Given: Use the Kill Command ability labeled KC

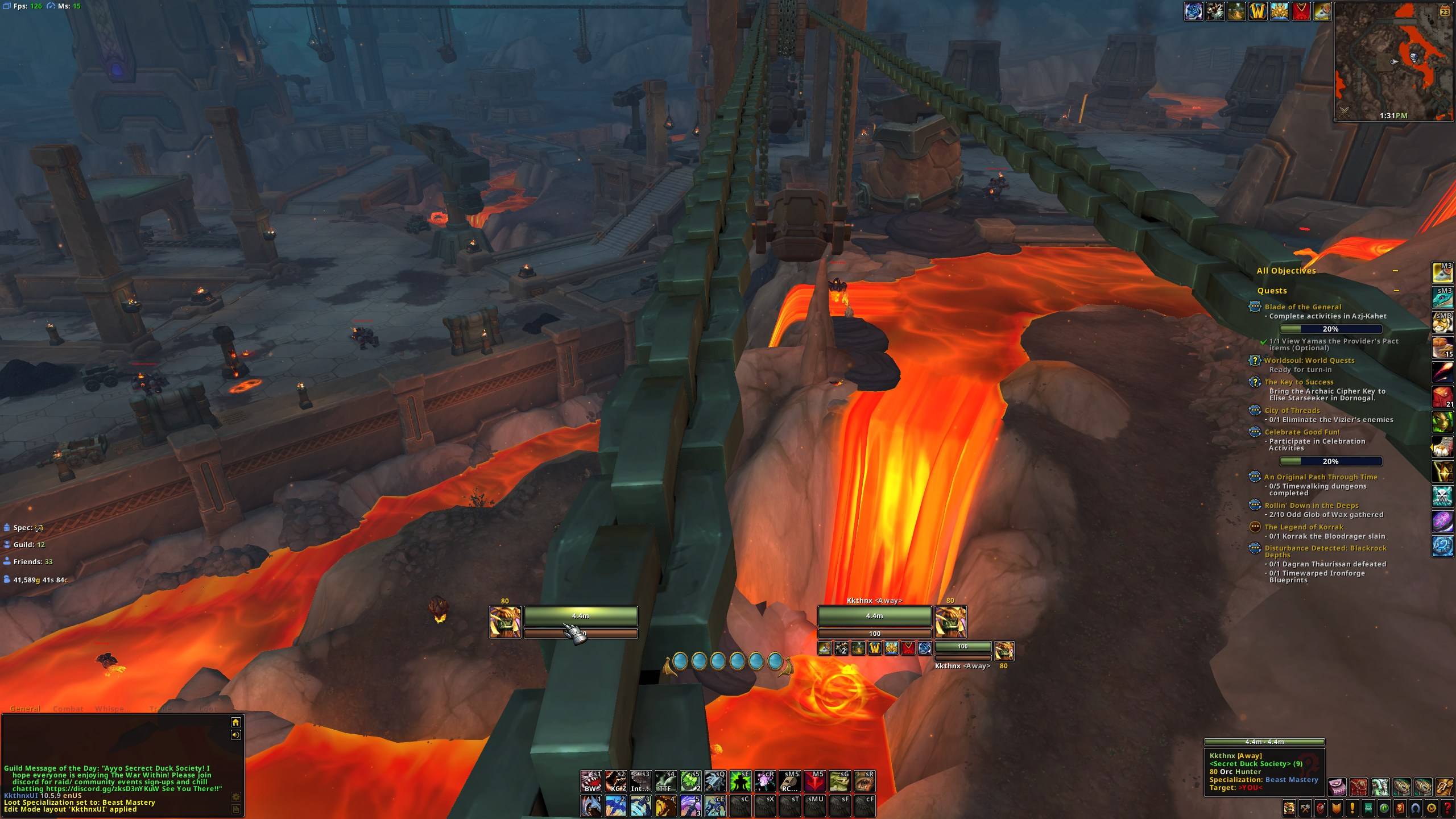Looking at the screenshot, I should tap(615, 782).
